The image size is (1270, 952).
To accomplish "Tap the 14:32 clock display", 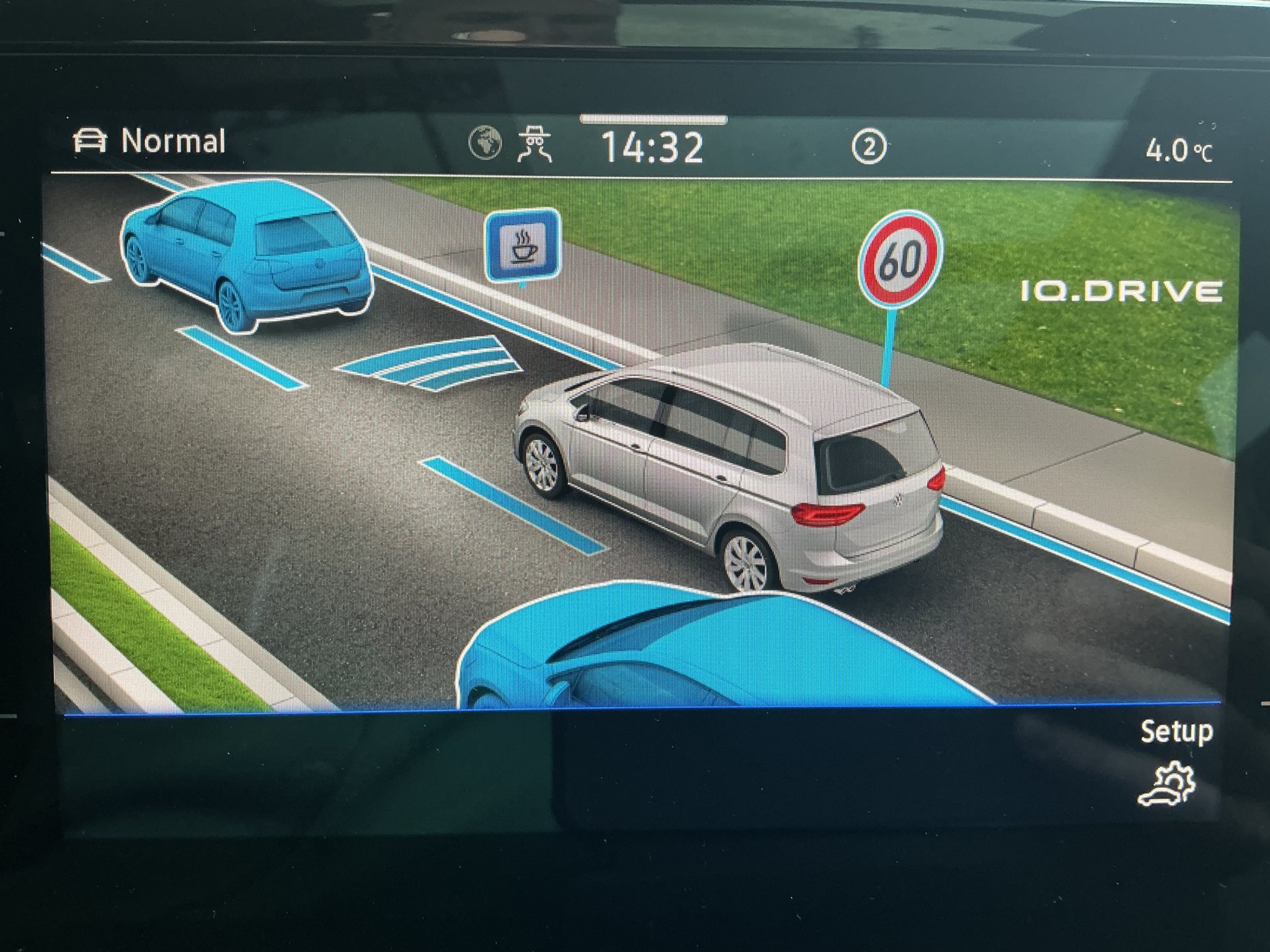I will pos(653,148).
